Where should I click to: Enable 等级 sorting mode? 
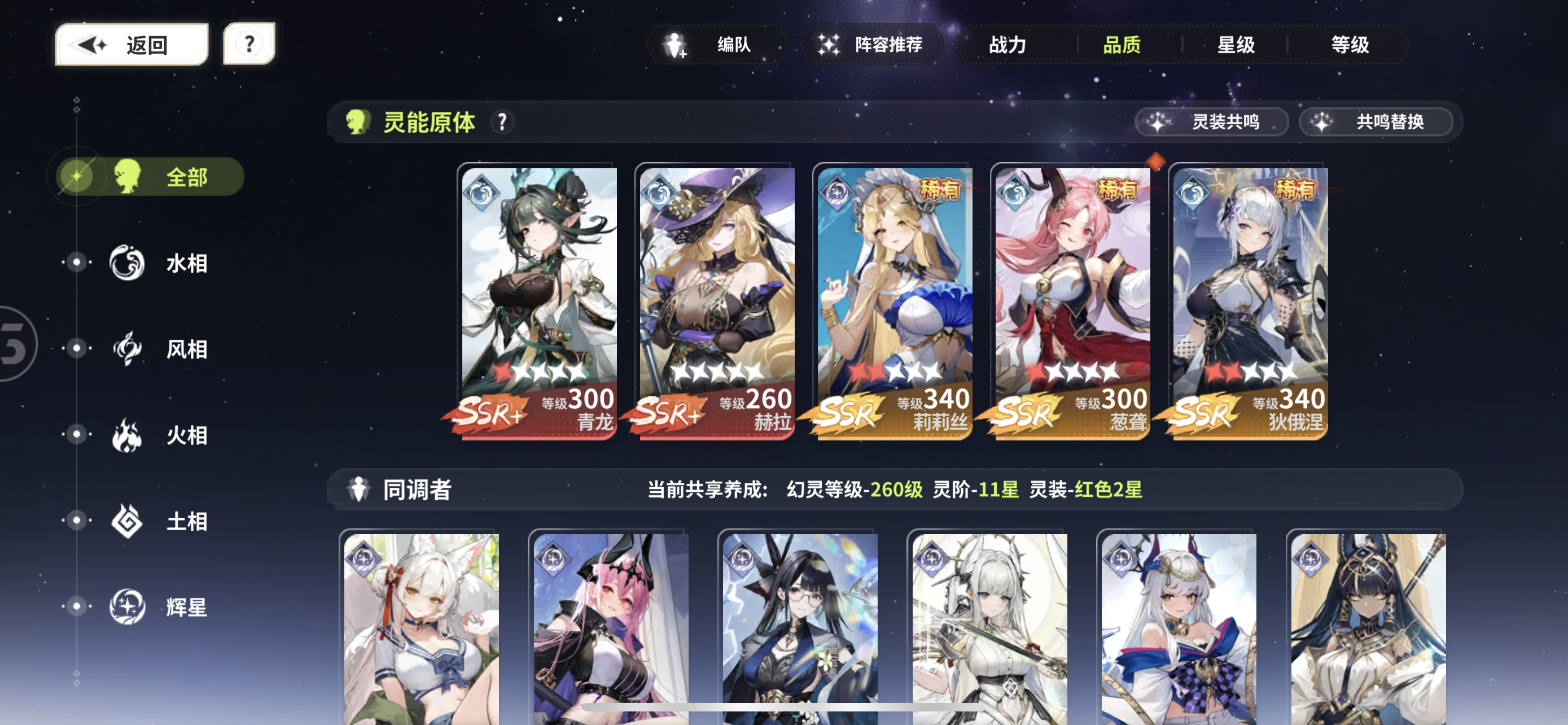click(1349, 45)
